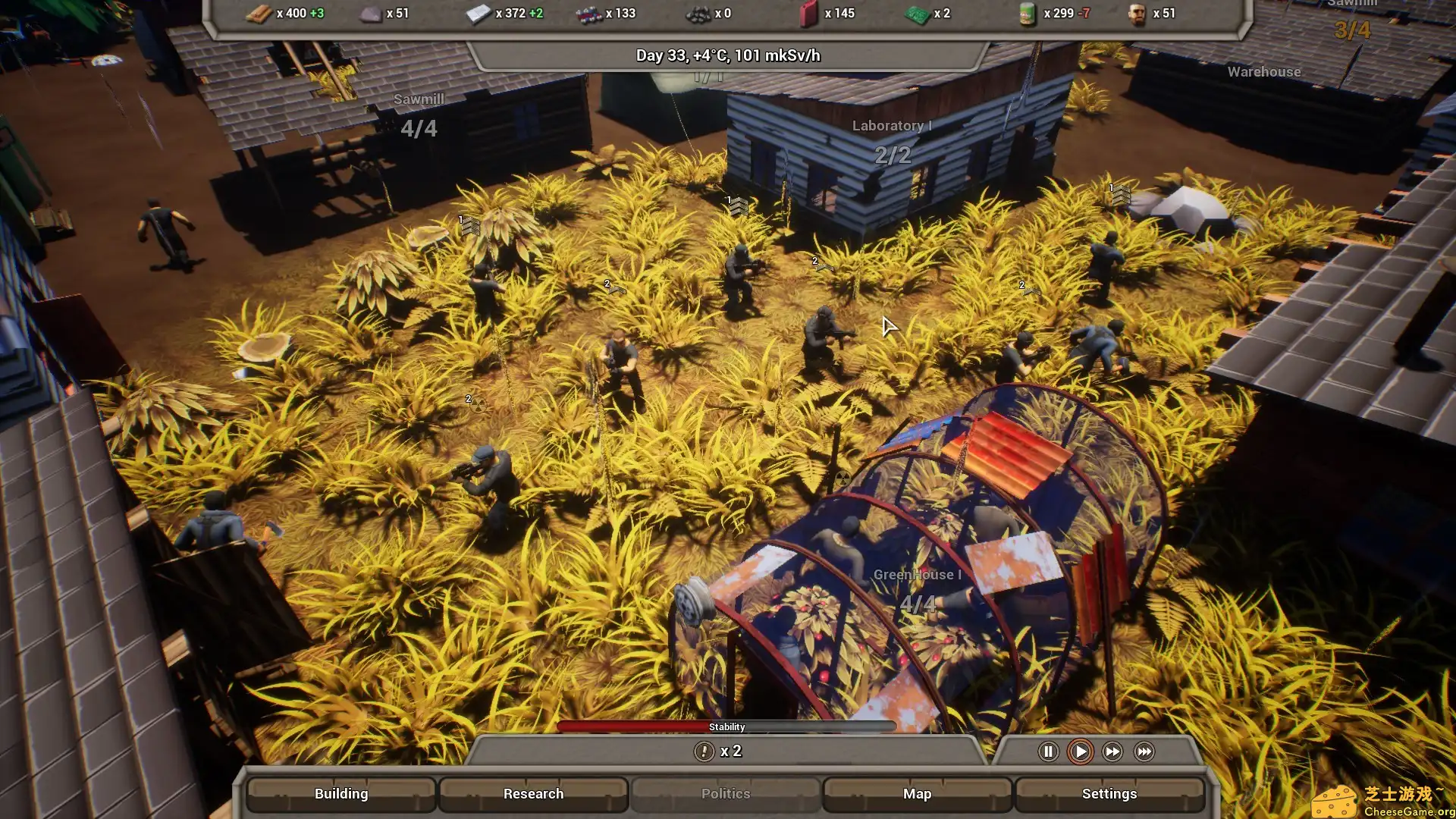Open the Research panel
The width and height of the screenshot is (1456, 819).
tap(533, 793)
